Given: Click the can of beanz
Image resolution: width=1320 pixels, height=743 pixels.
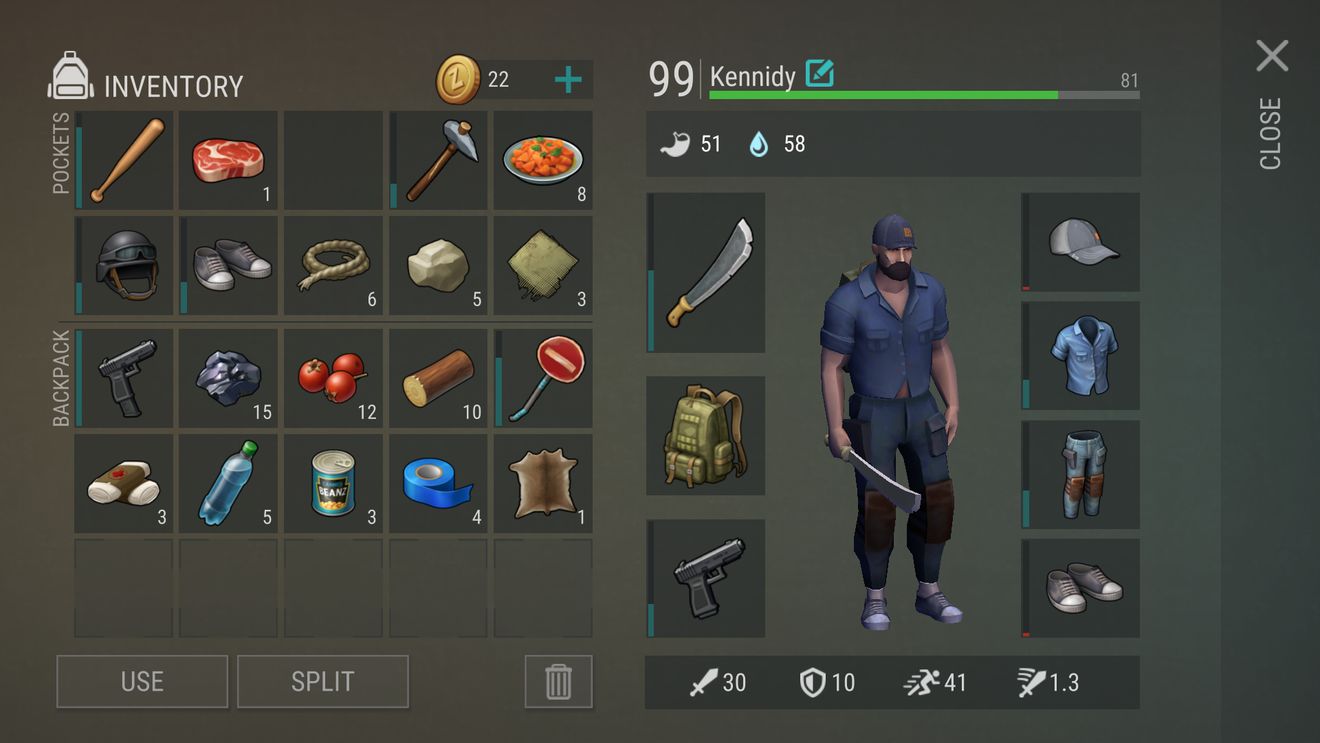Looking at the screenshot, I should (x=333, y=482).
